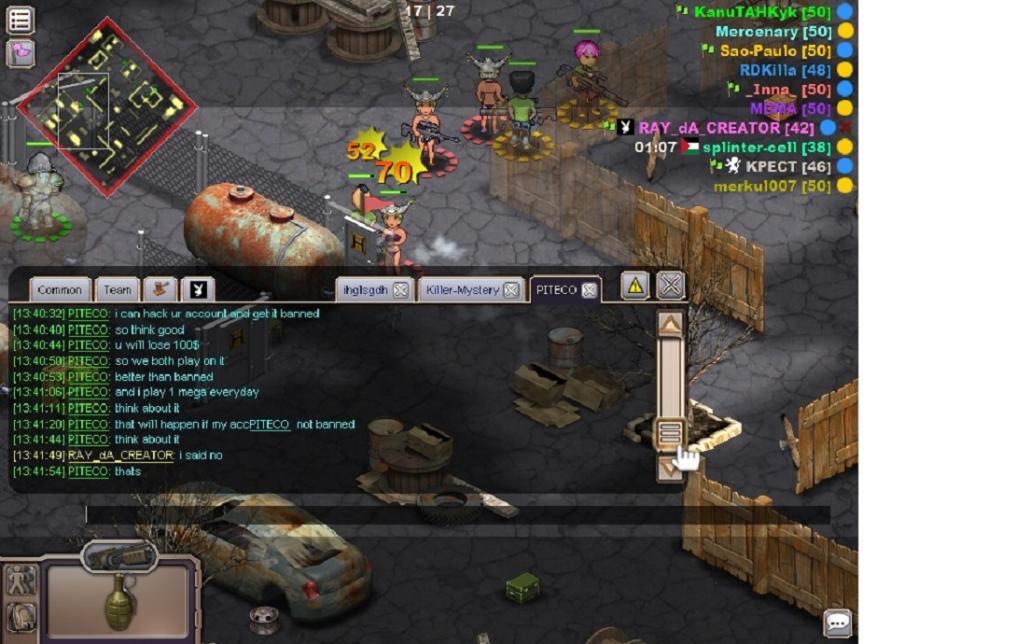Switch to the Team chat tab

117,290
